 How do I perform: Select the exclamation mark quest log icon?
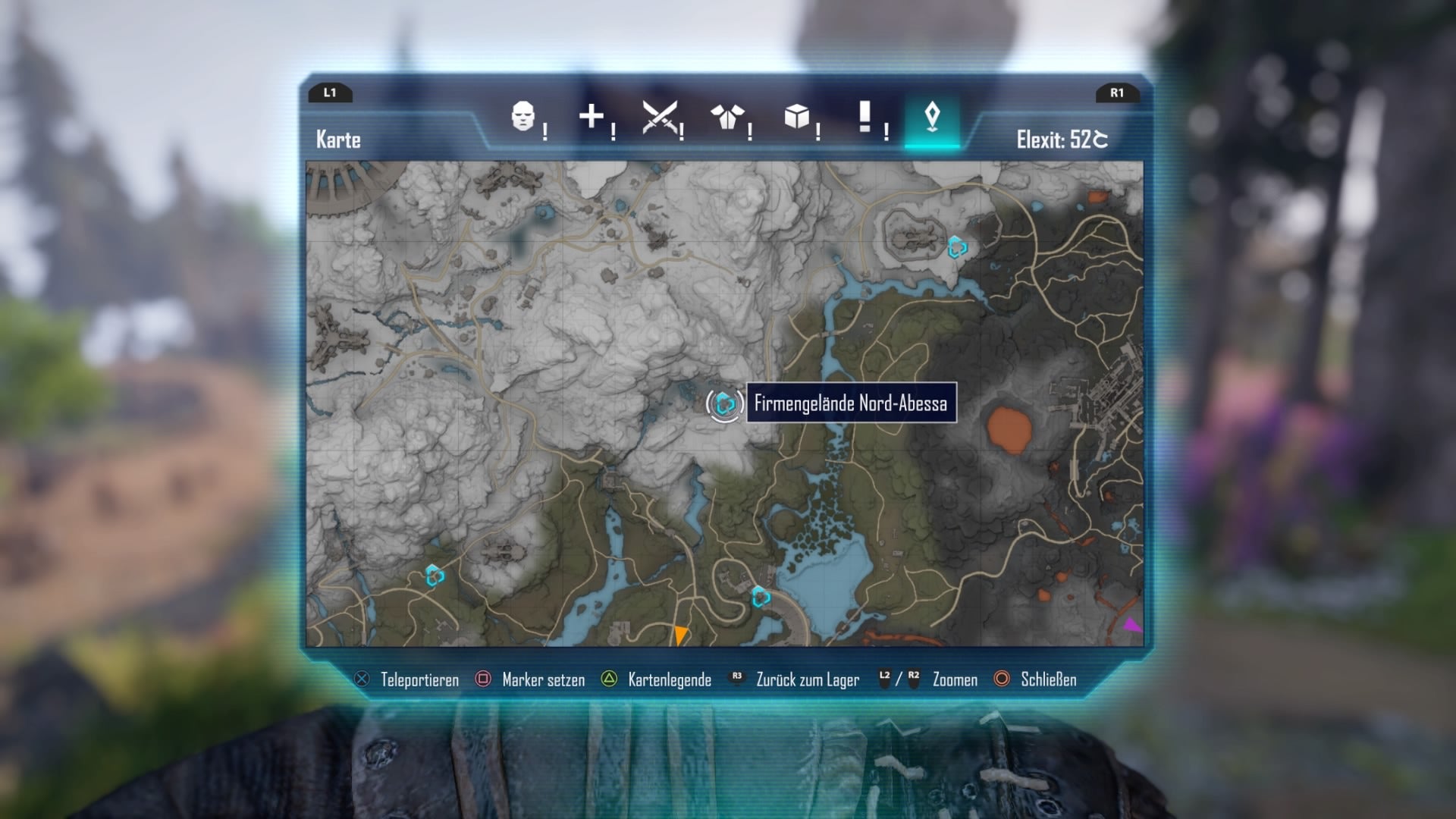pos(866,115)
